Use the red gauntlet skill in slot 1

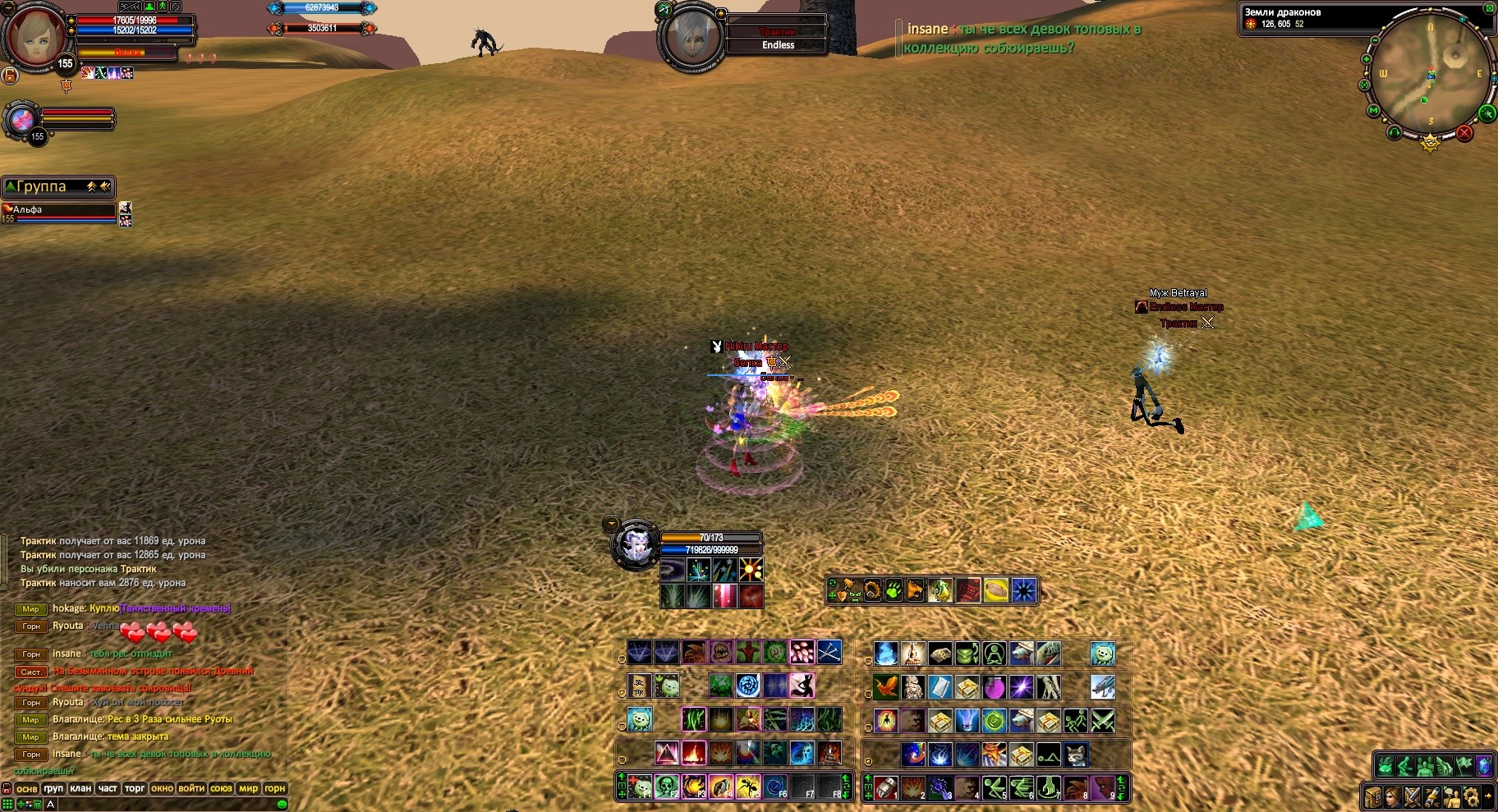click(885, 787)
